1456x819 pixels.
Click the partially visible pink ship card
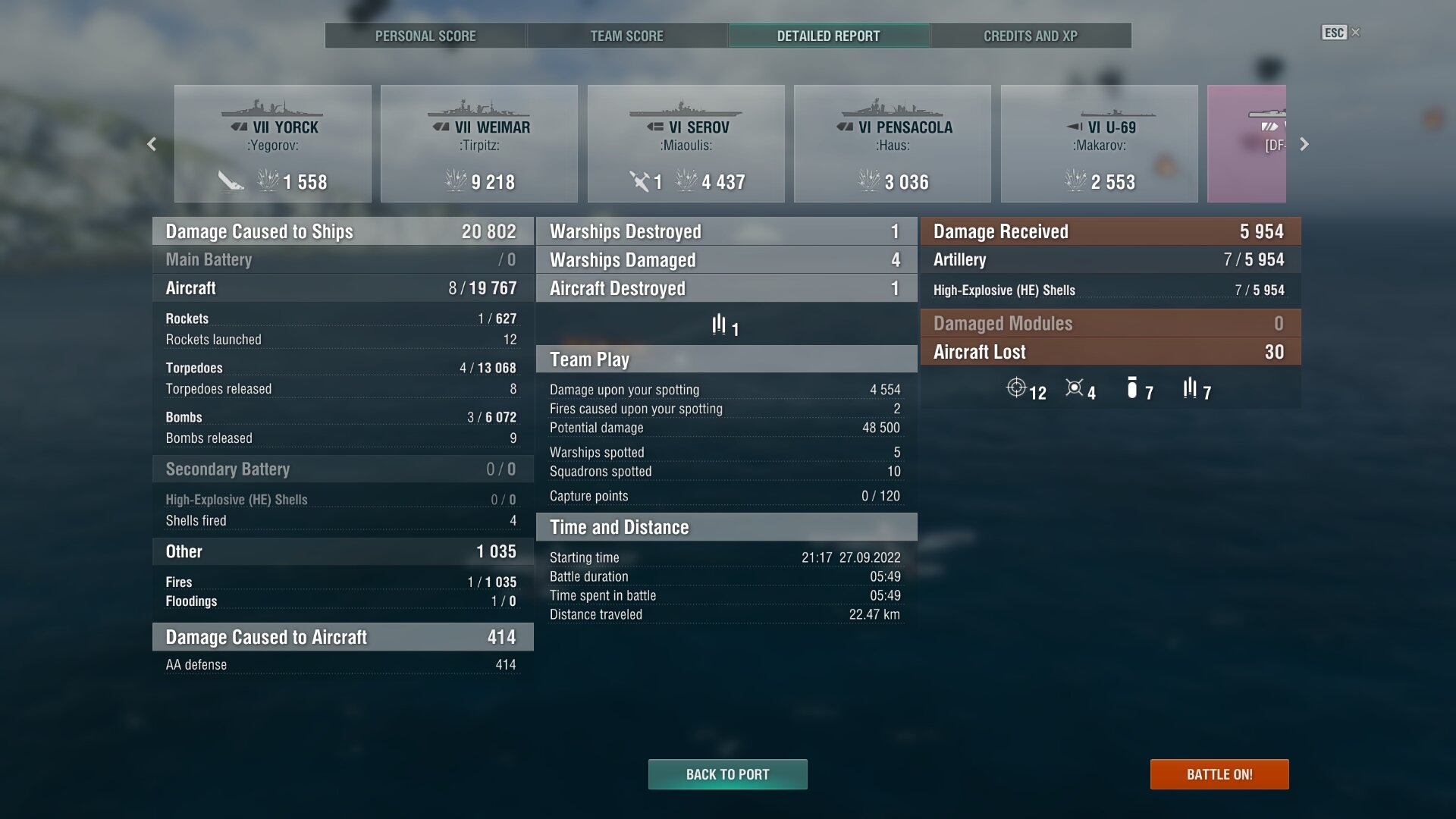click(x=1247, y=144)
